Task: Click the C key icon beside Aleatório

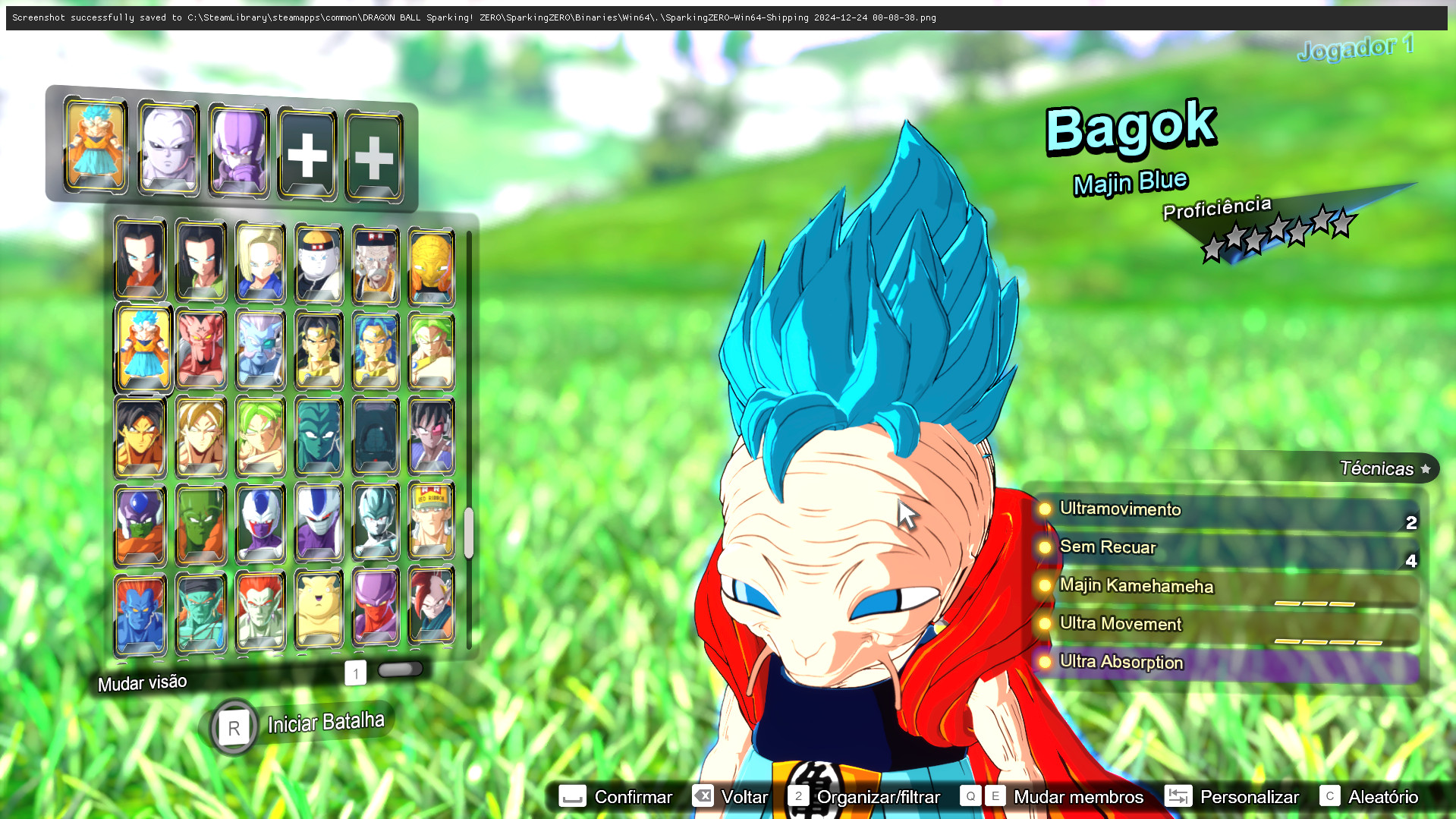Action: pyautogui.click(x=1330, y=796)
